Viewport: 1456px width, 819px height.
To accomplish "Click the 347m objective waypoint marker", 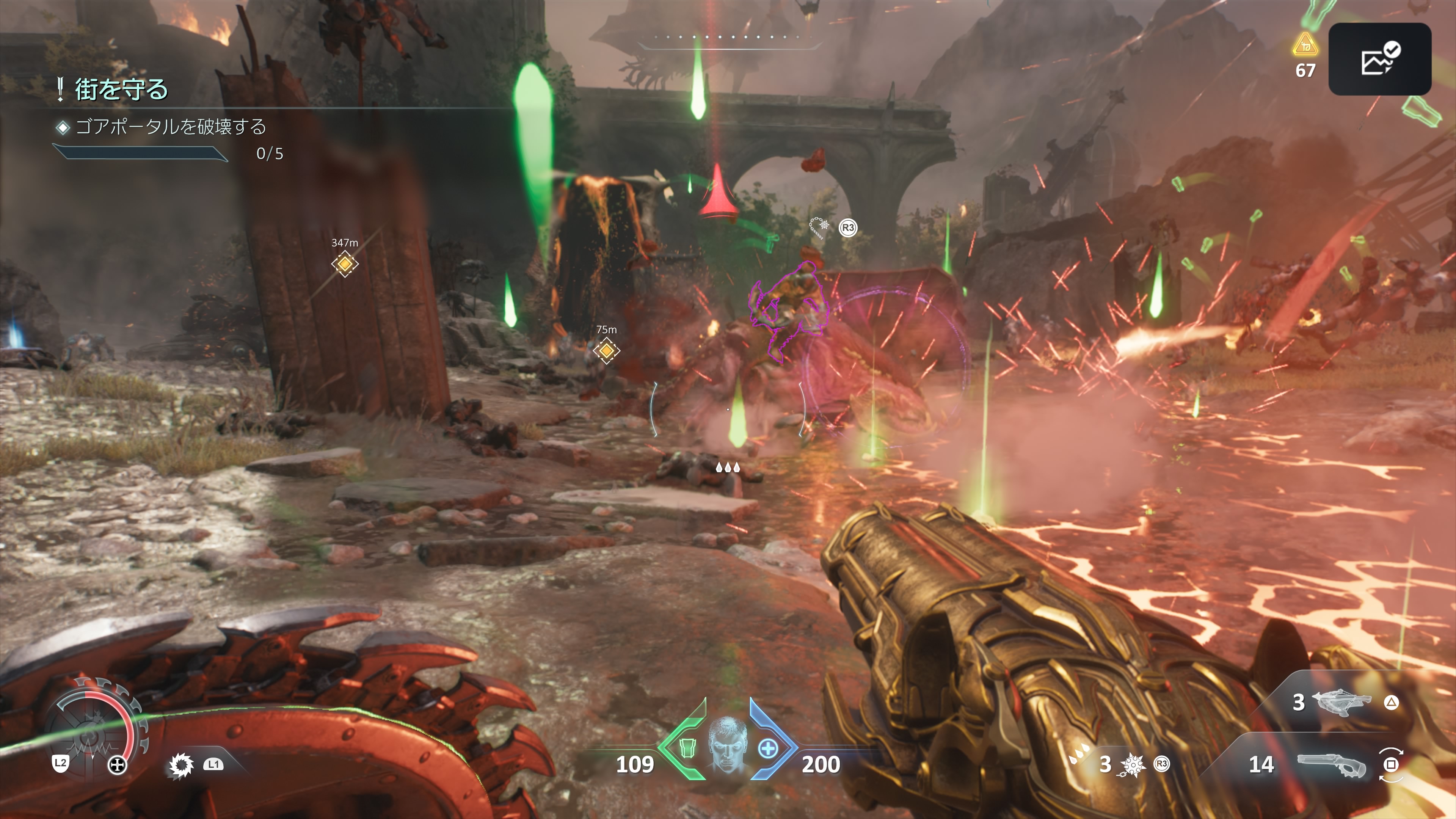I will click(x=344, y=264).
